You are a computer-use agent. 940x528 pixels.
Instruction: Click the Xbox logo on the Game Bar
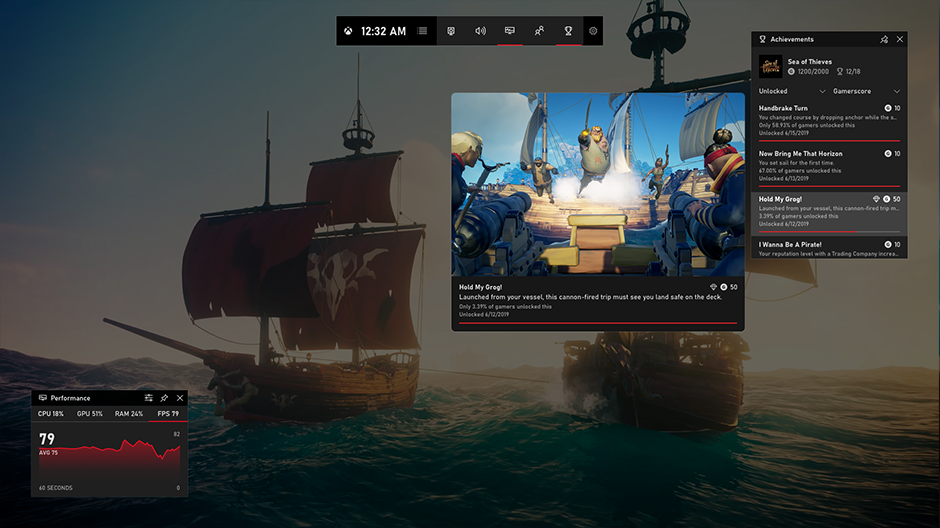(x=348, y=31)
